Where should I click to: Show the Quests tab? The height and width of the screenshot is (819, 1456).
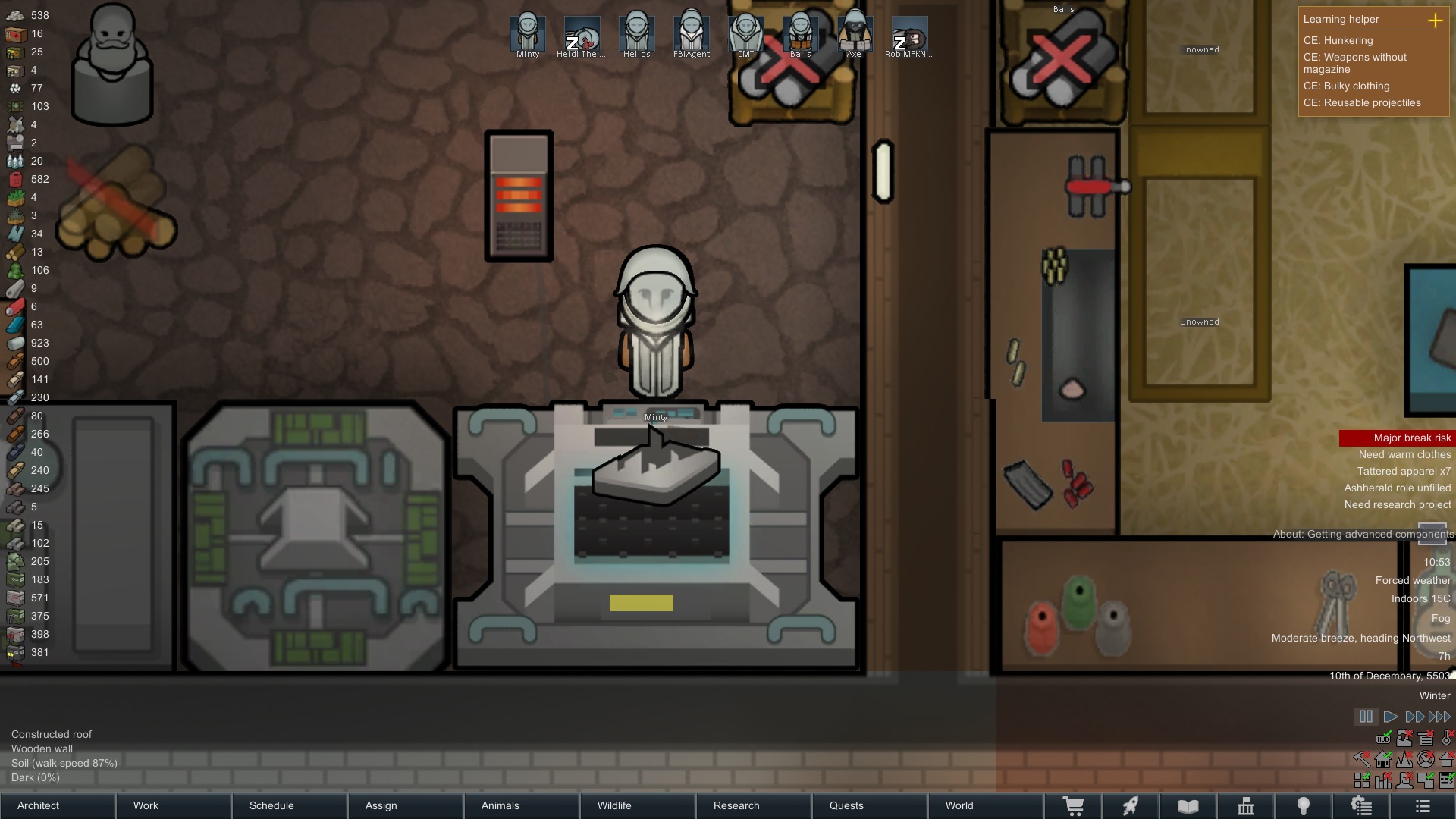tap(870, 805)
